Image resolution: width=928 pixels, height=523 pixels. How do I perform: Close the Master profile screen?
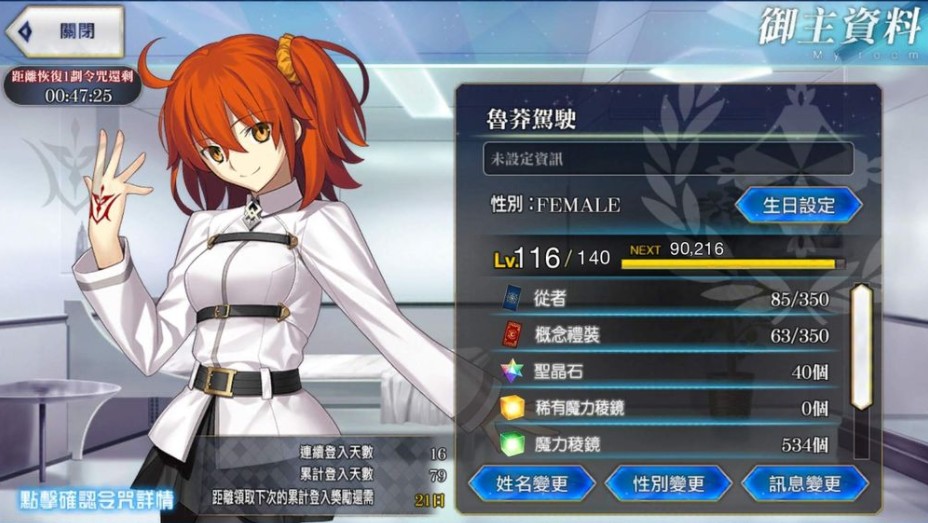point(65,31)
